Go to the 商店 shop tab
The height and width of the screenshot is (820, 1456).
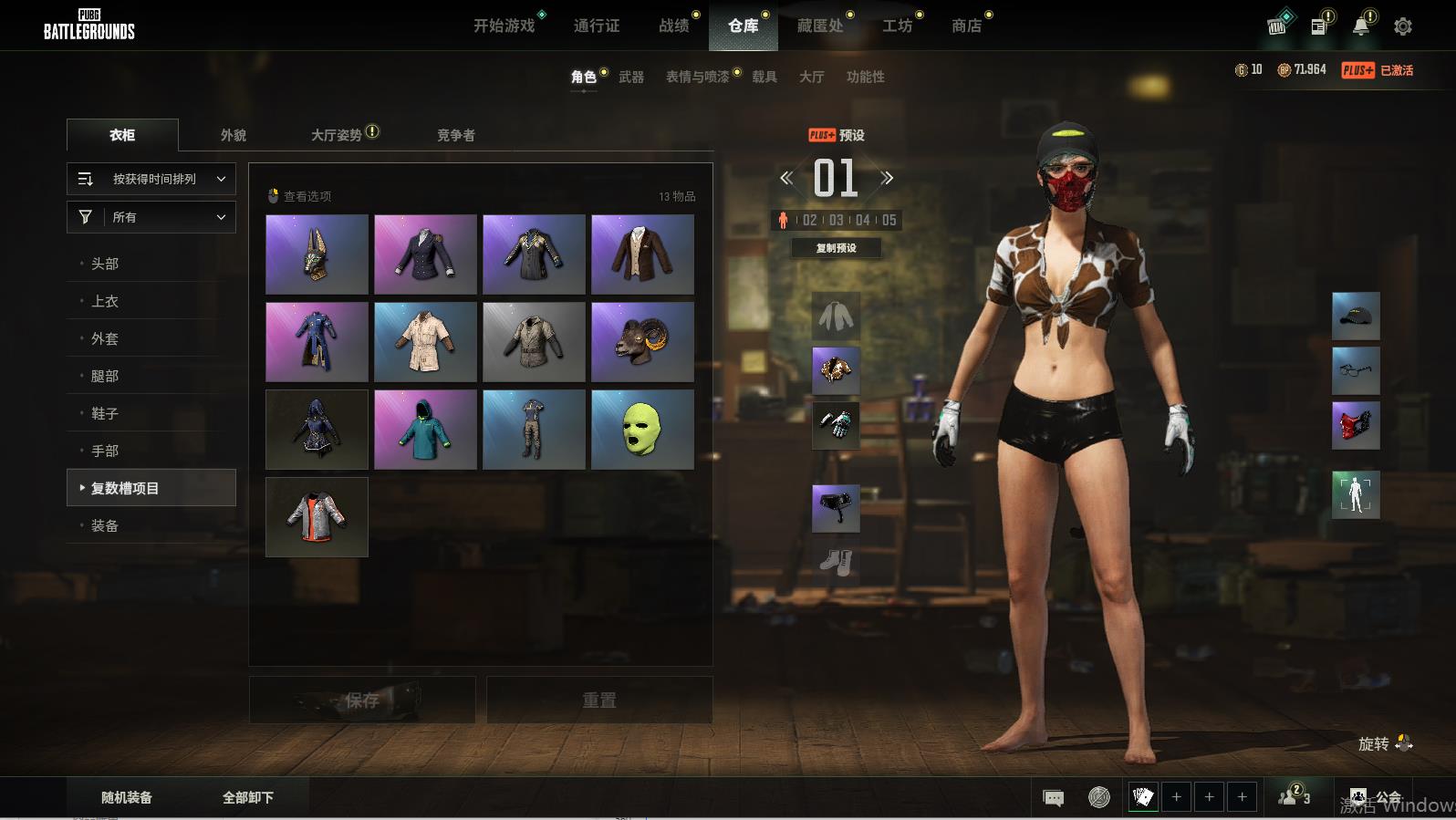click(x=966, y=26)
